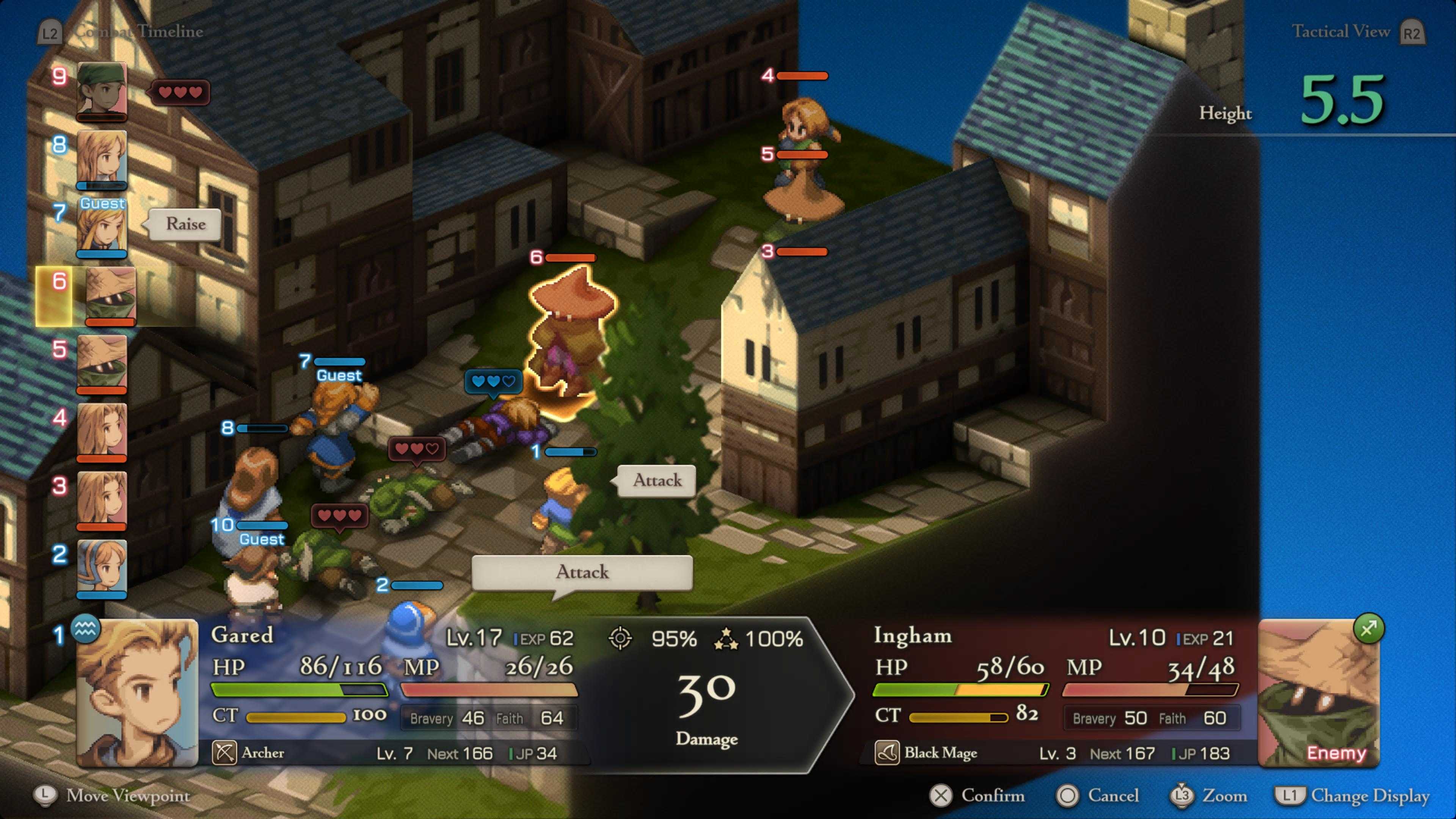1456x819 pixels.
Task: Click the Raise action tag in timeline
Action: point(185,224)
